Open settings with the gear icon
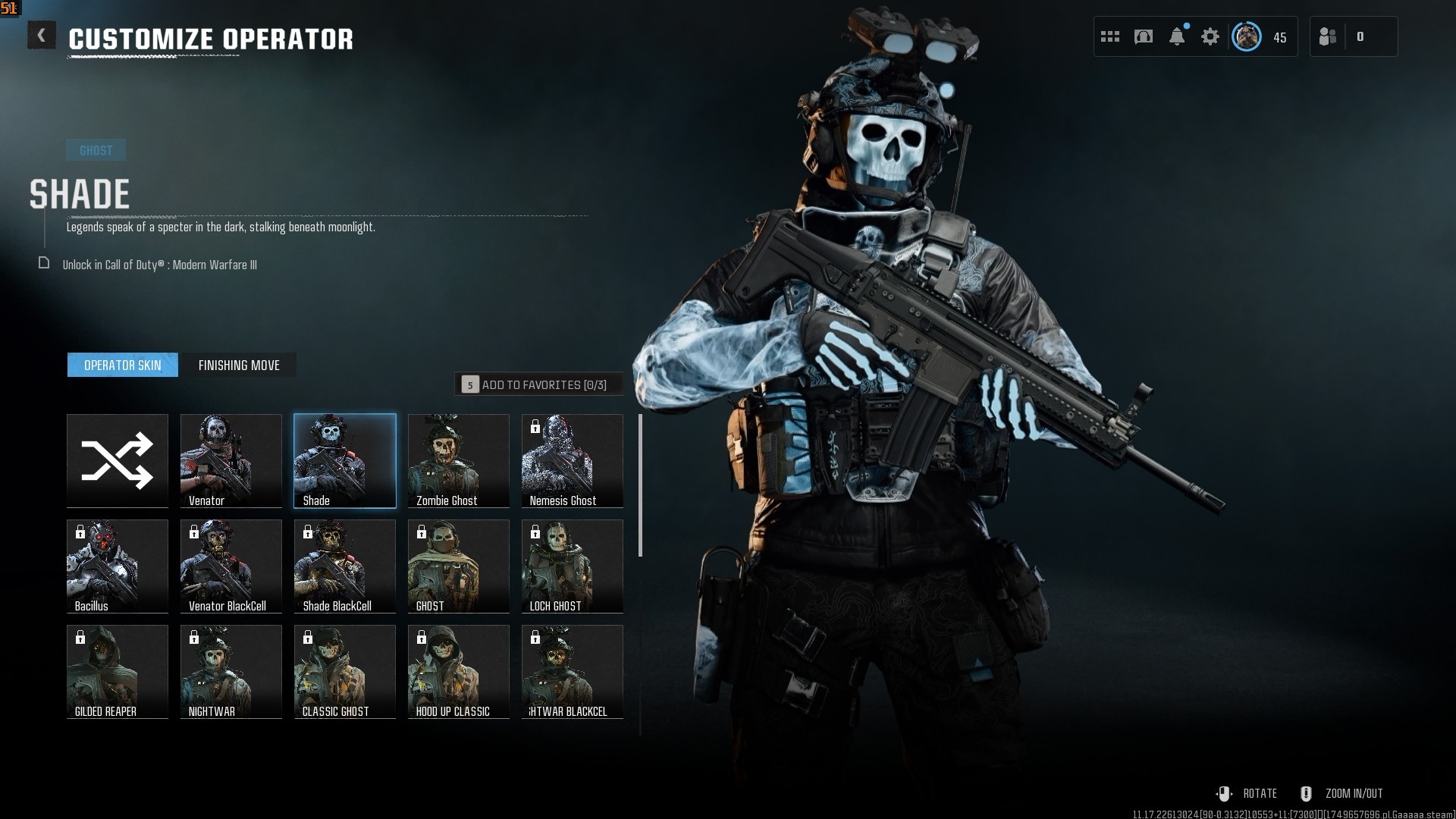The width and height of the screenshot is (1456, 819). tap(1210, 36)
